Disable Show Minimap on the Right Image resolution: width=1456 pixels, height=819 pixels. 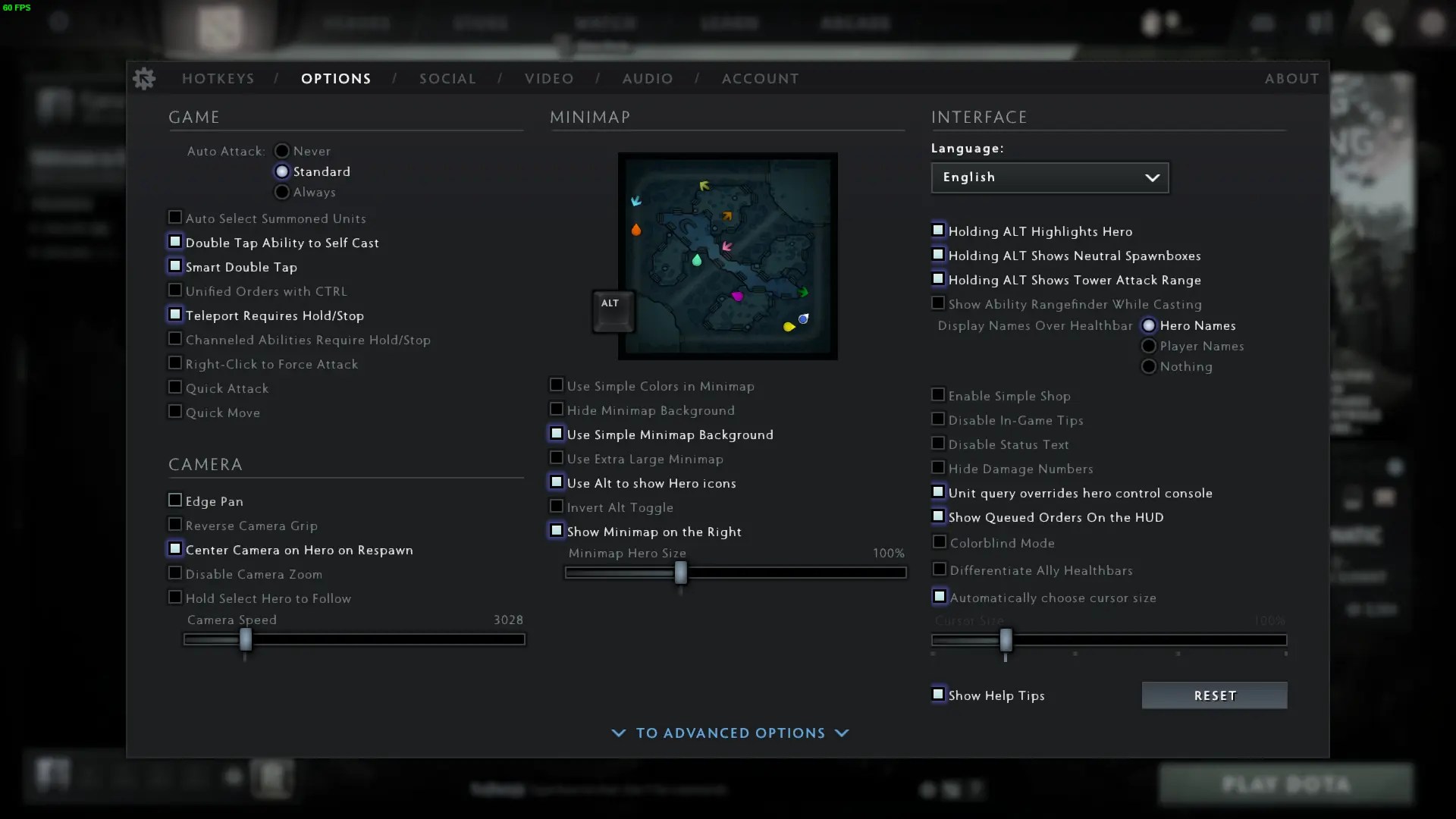(x=557, y=531)
